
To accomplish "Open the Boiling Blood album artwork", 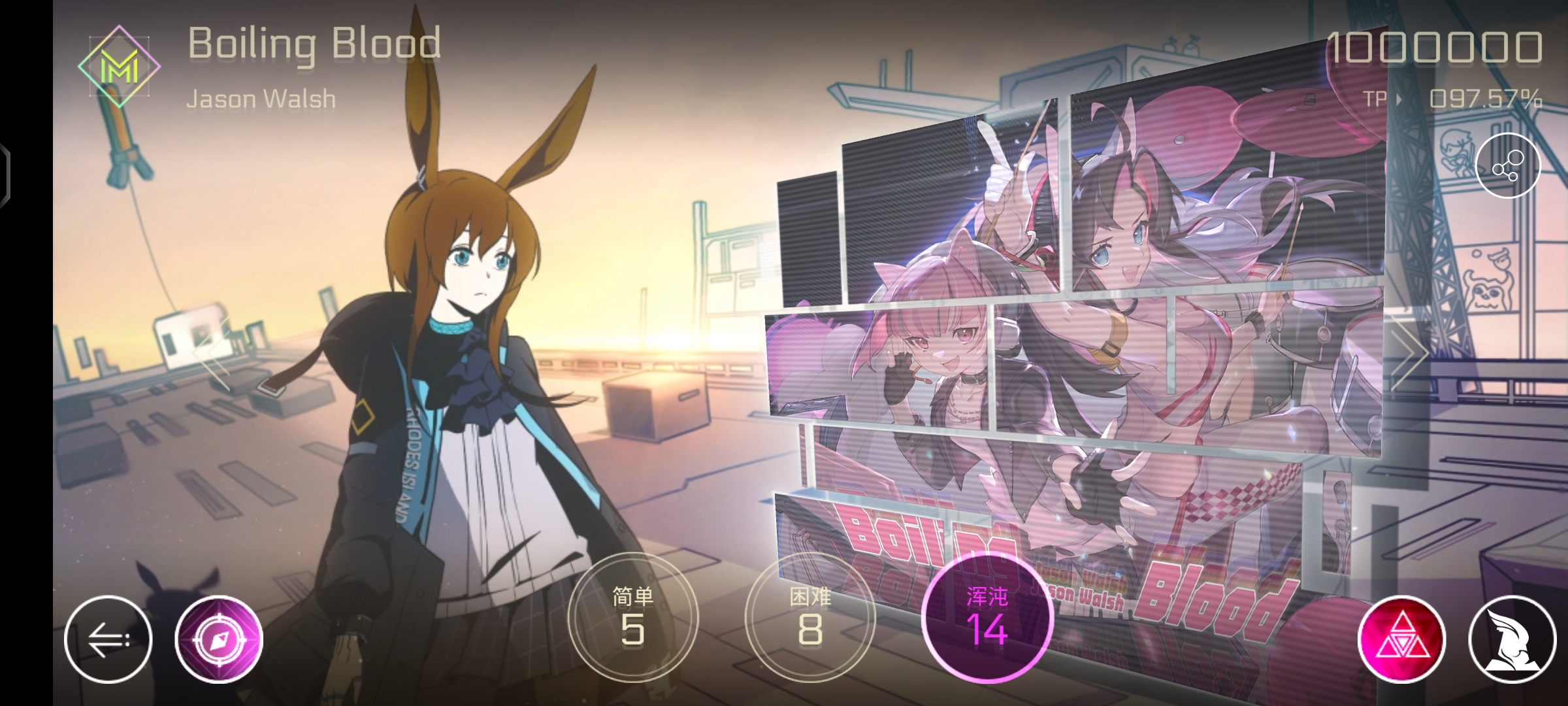I will click(x=1111, y=327).
